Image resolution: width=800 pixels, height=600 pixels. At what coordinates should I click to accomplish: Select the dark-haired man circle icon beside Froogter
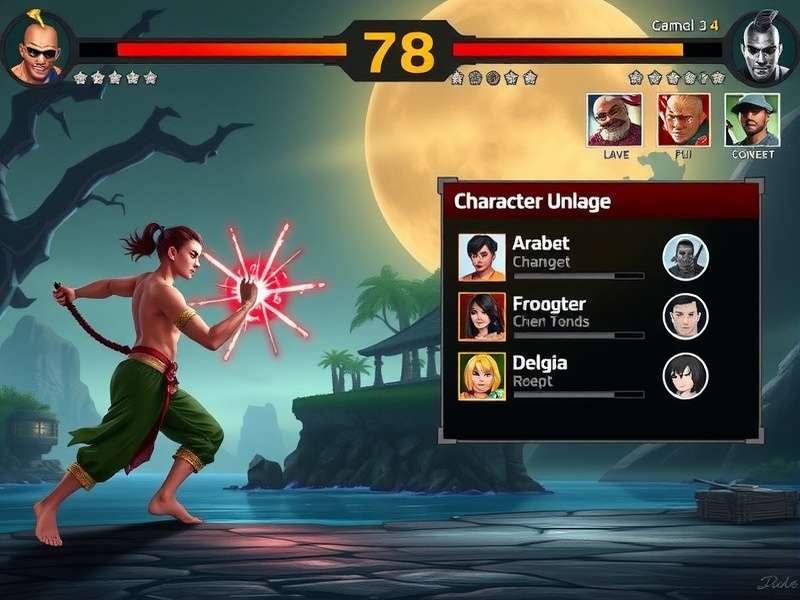point(686,316)
